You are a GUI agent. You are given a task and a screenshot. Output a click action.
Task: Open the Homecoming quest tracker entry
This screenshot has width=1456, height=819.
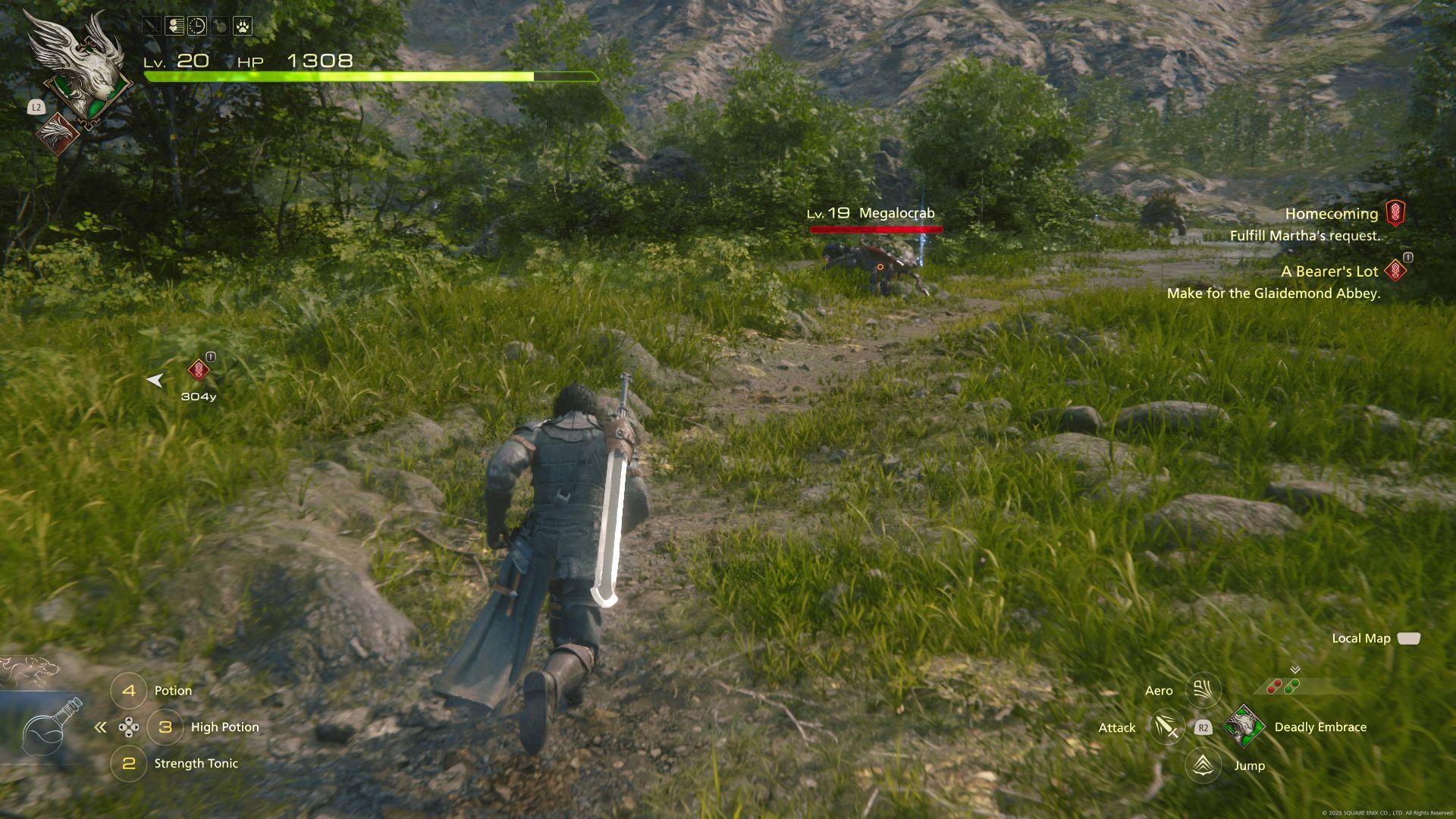1331,214
